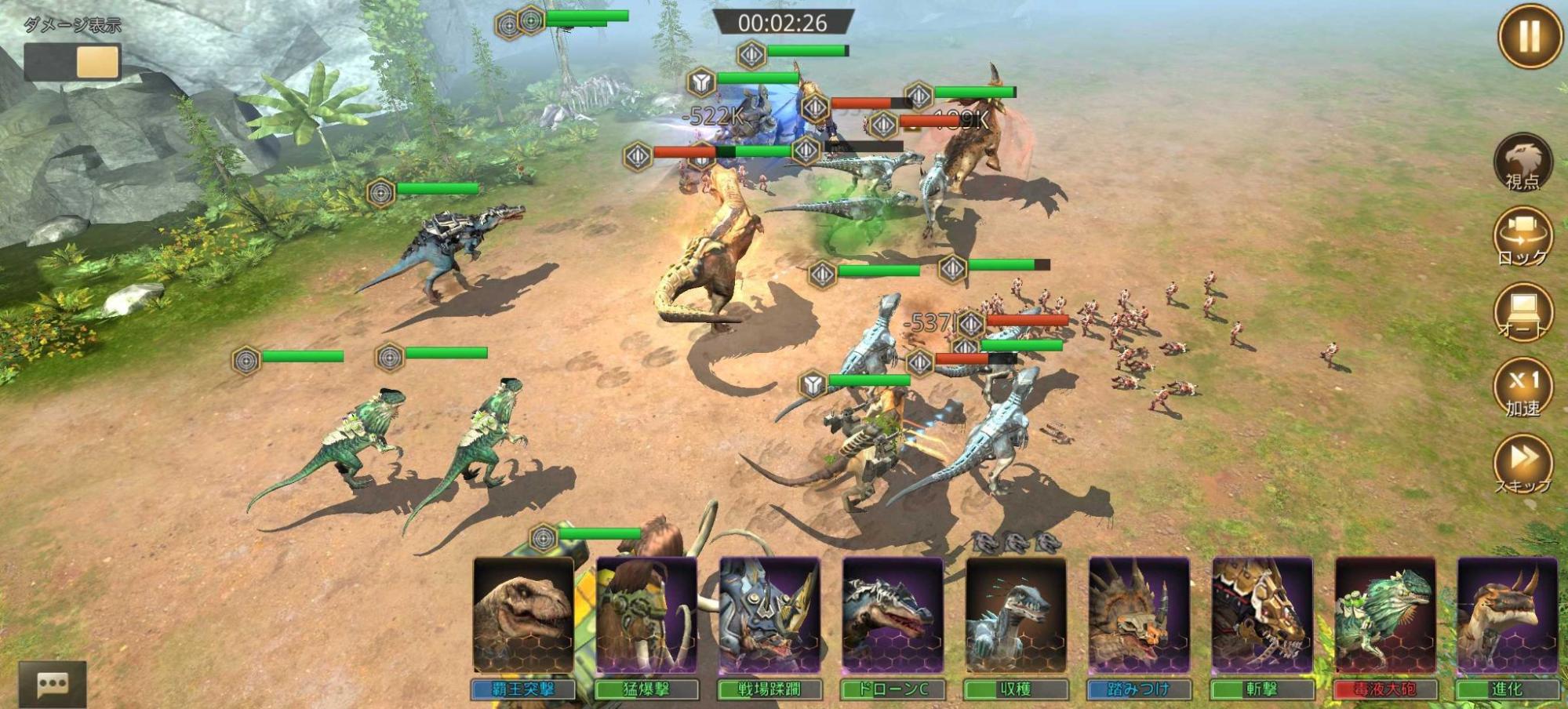This screenshot has width=1568, height=709.
Task: Enable オート auto battle
Action: (x=1523, y=311)
